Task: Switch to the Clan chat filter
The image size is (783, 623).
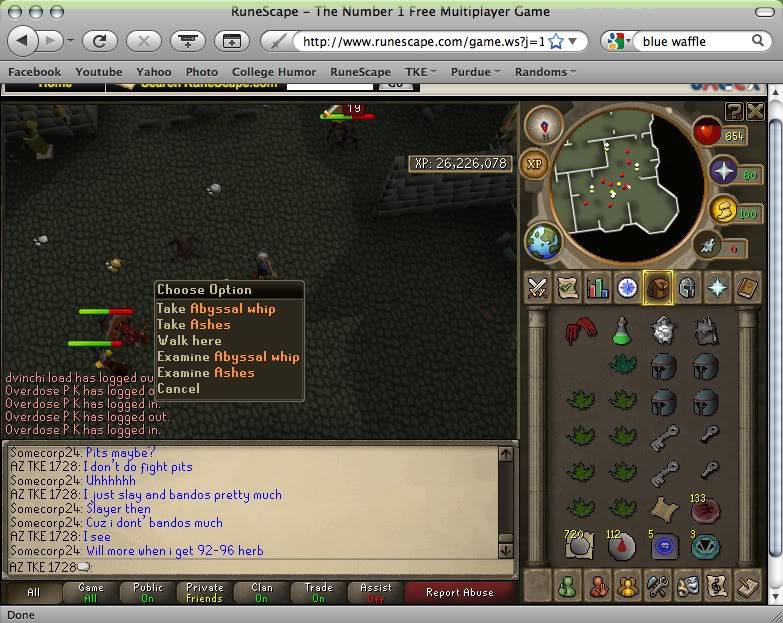Action: point(262,592)
